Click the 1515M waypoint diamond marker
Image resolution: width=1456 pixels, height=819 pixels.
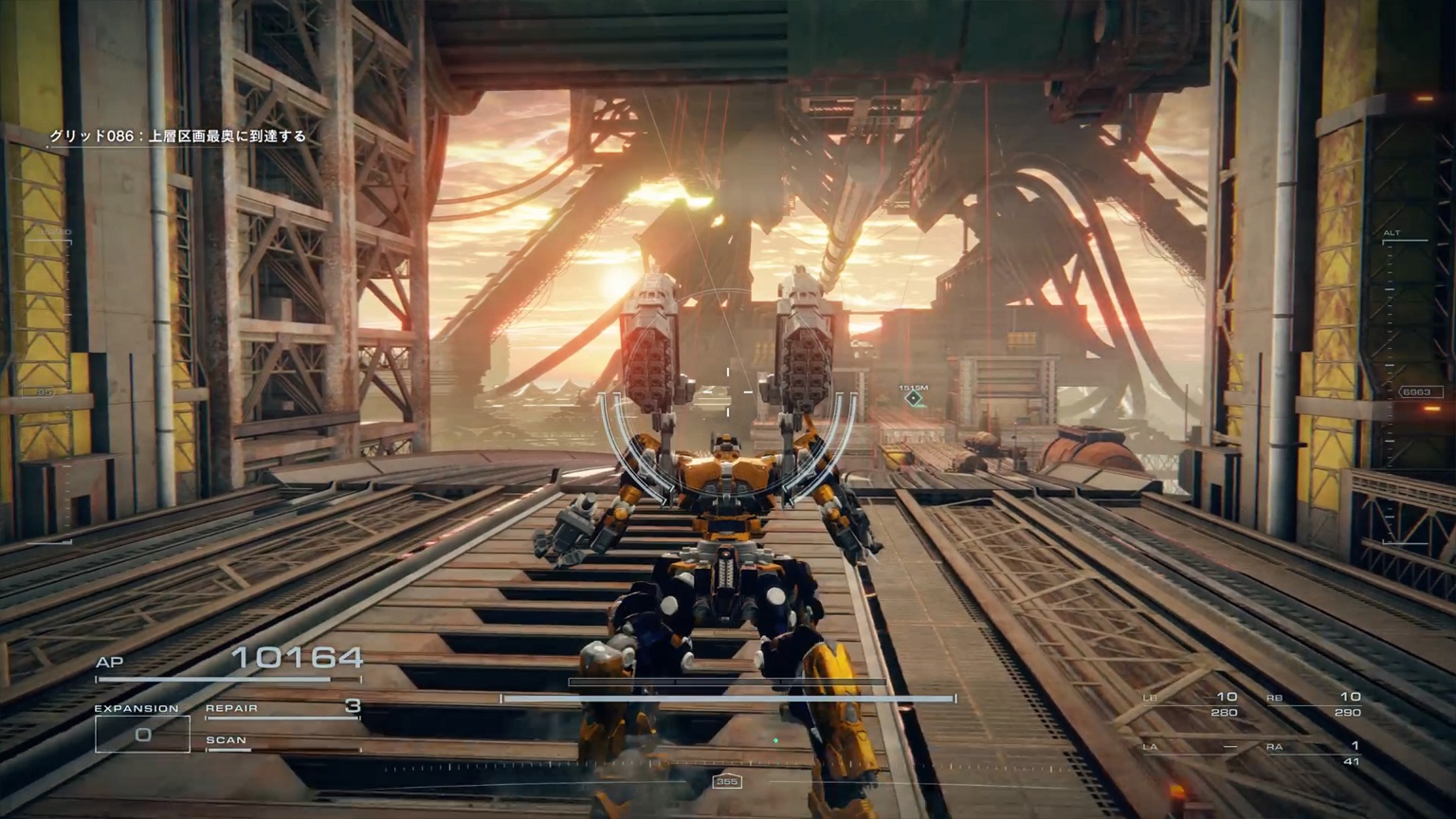pos(913,399)
